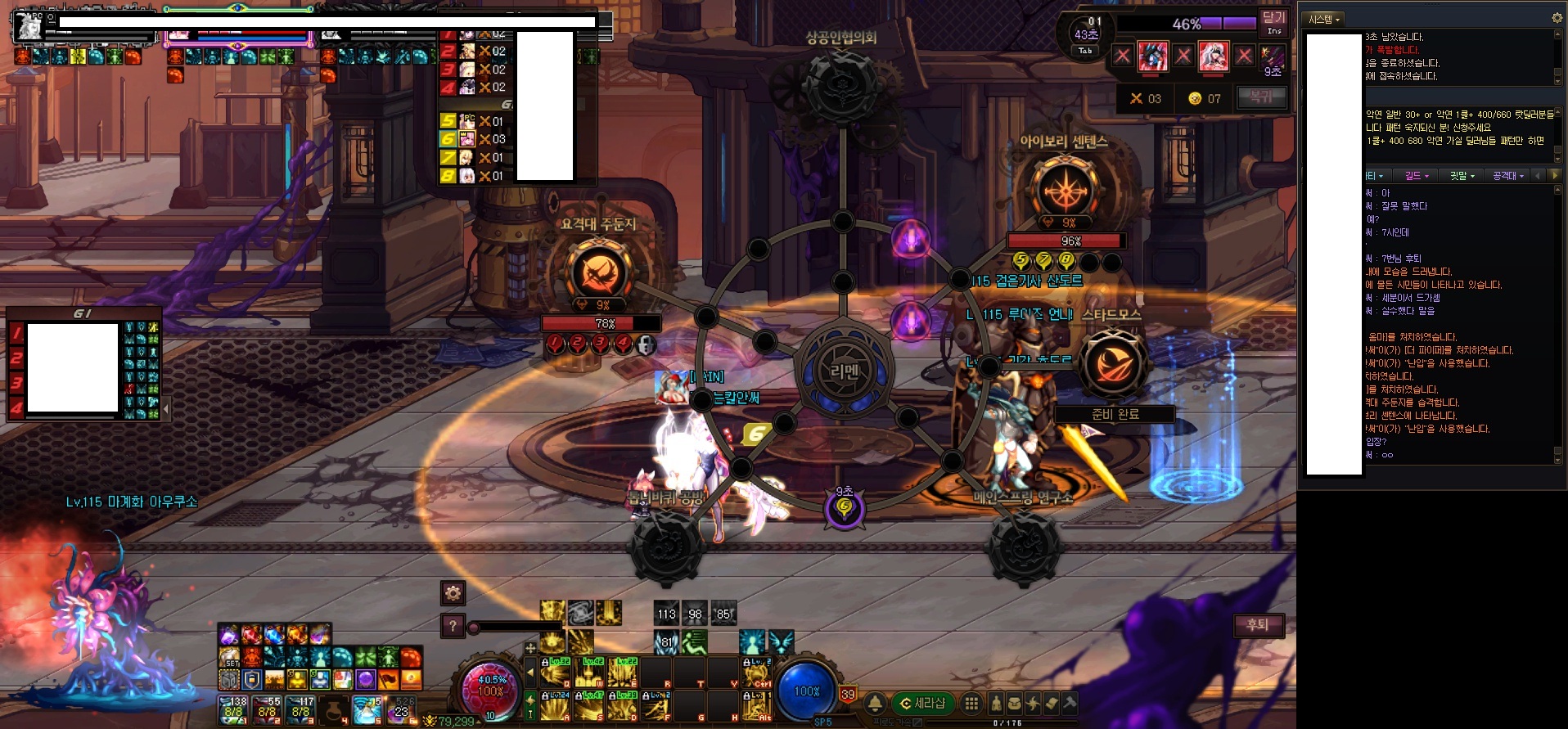Open the notification bell
The height and width of the screenshot is (729, 1568).
click(x=875, y=703)
